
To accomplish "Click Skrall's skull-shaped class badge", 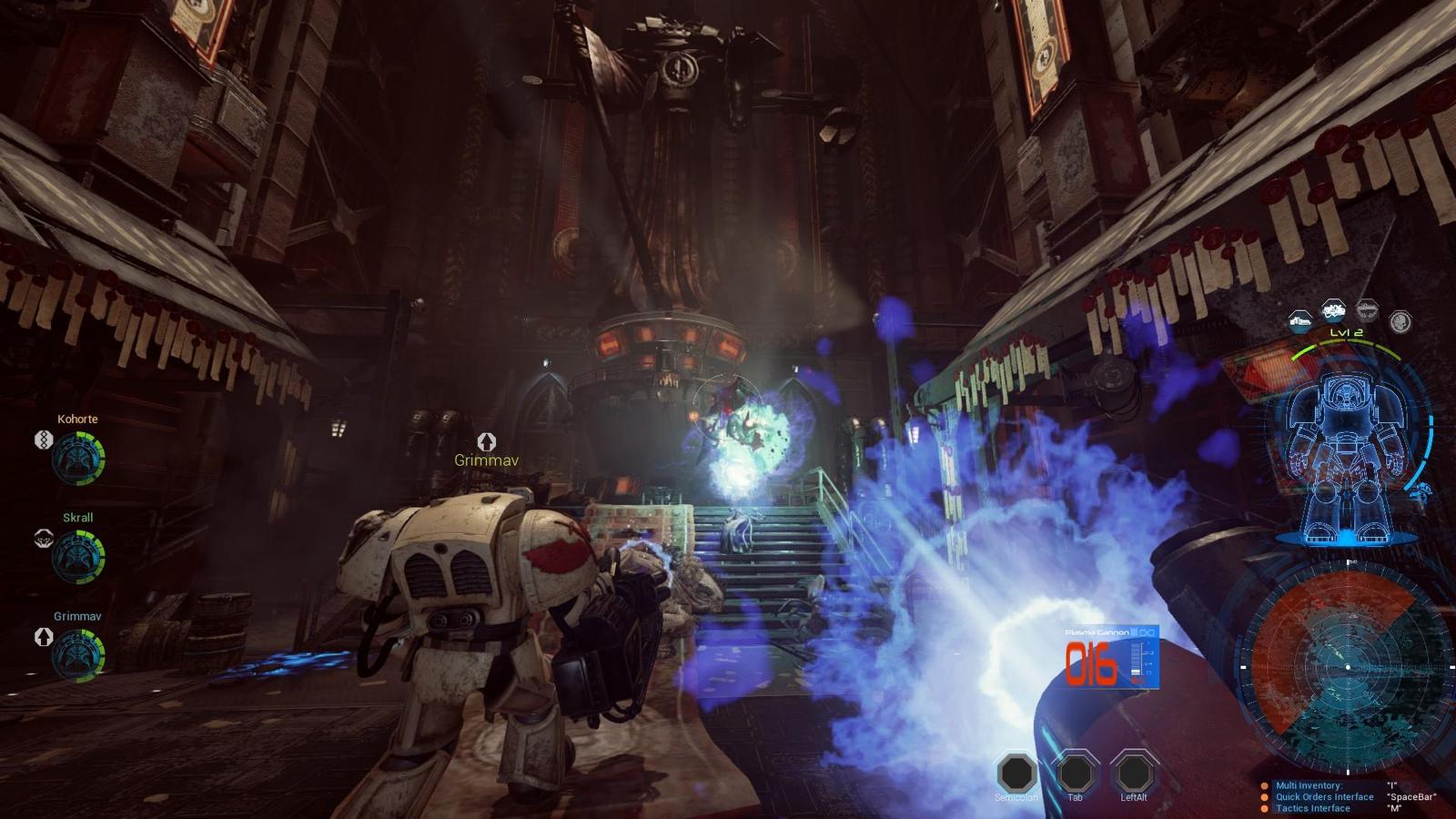I will click(43, 539).
